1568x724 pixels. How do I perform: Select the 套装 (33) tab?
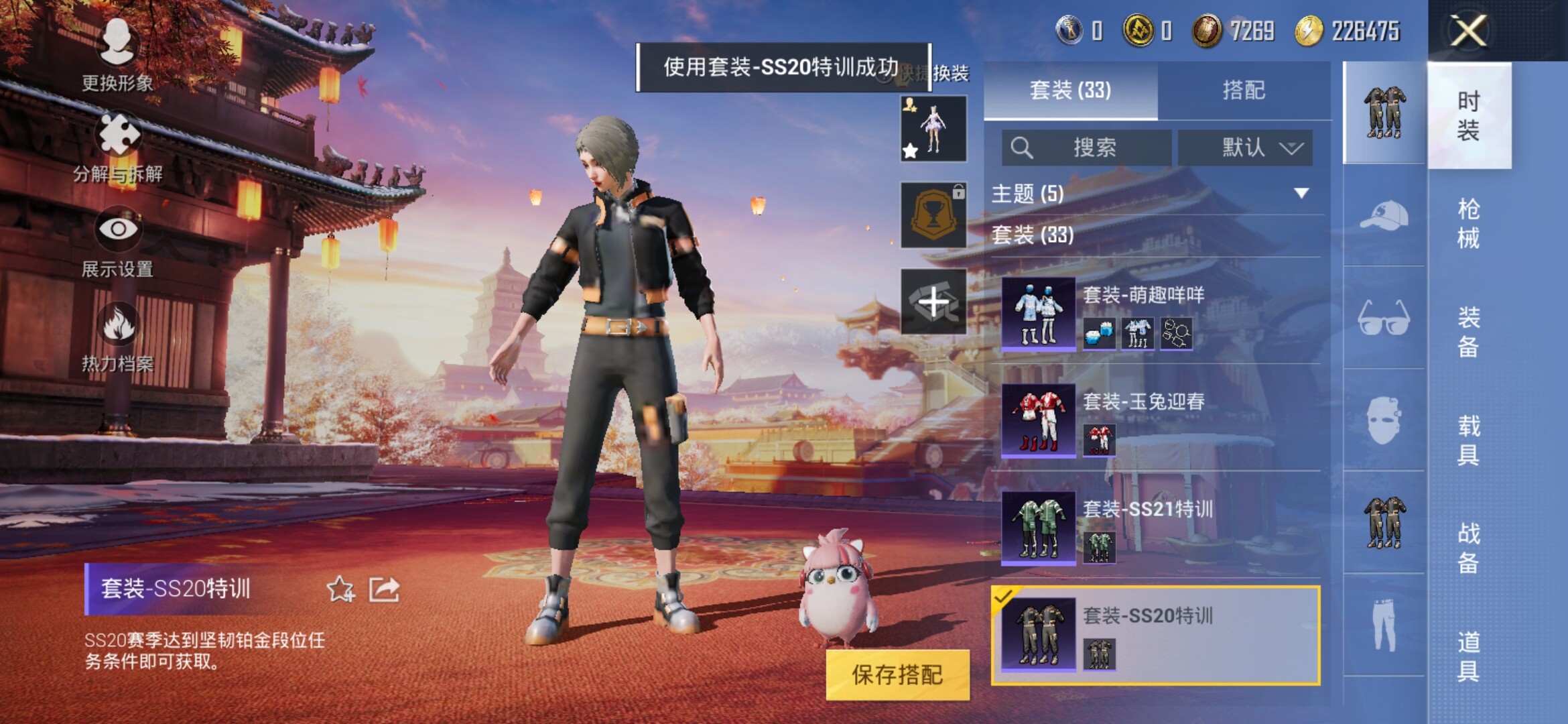click(x=1070, y=90)
